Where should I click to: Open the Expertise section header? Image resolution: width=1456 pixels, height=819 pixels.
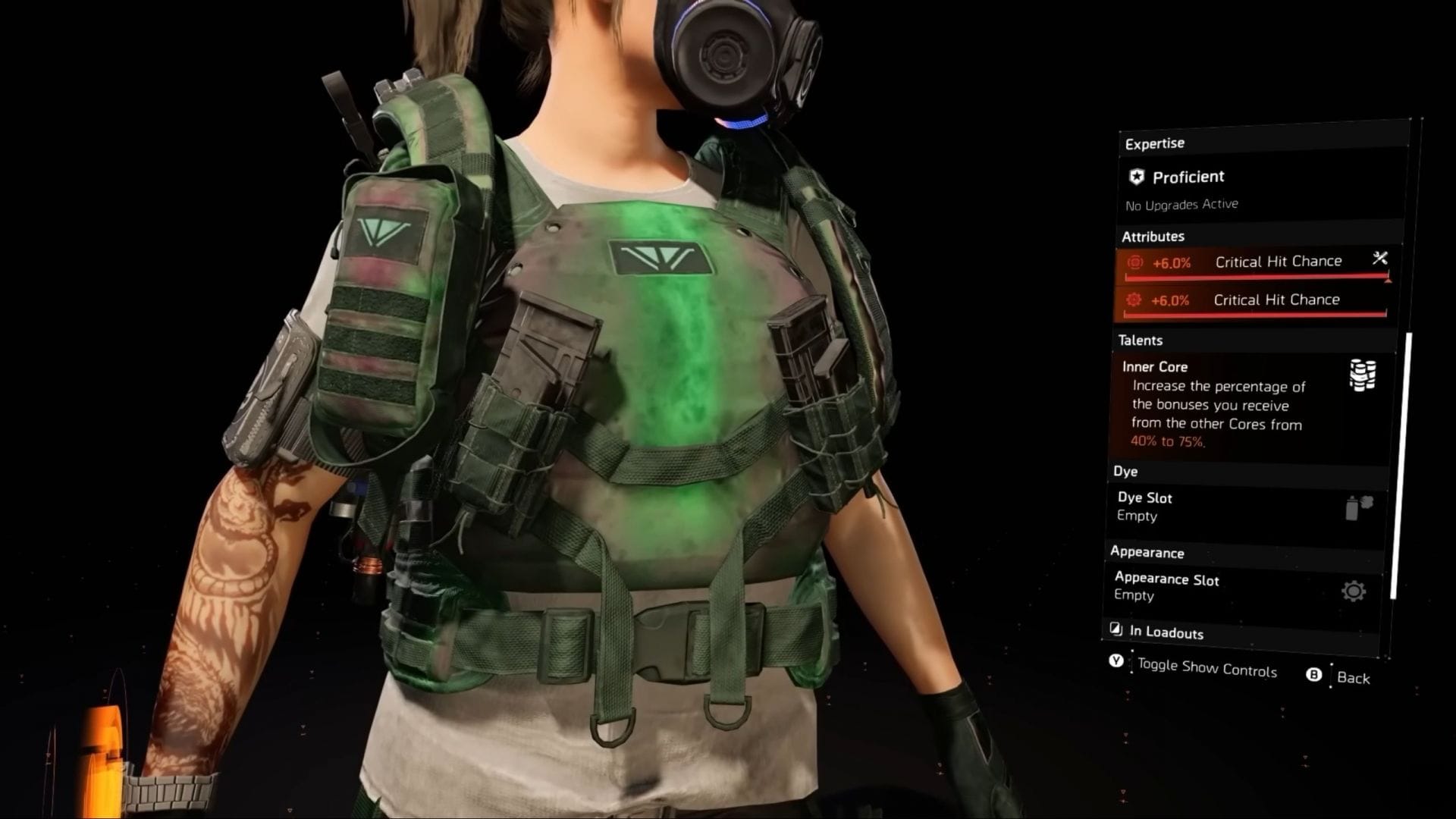(x=1154, y=143)
